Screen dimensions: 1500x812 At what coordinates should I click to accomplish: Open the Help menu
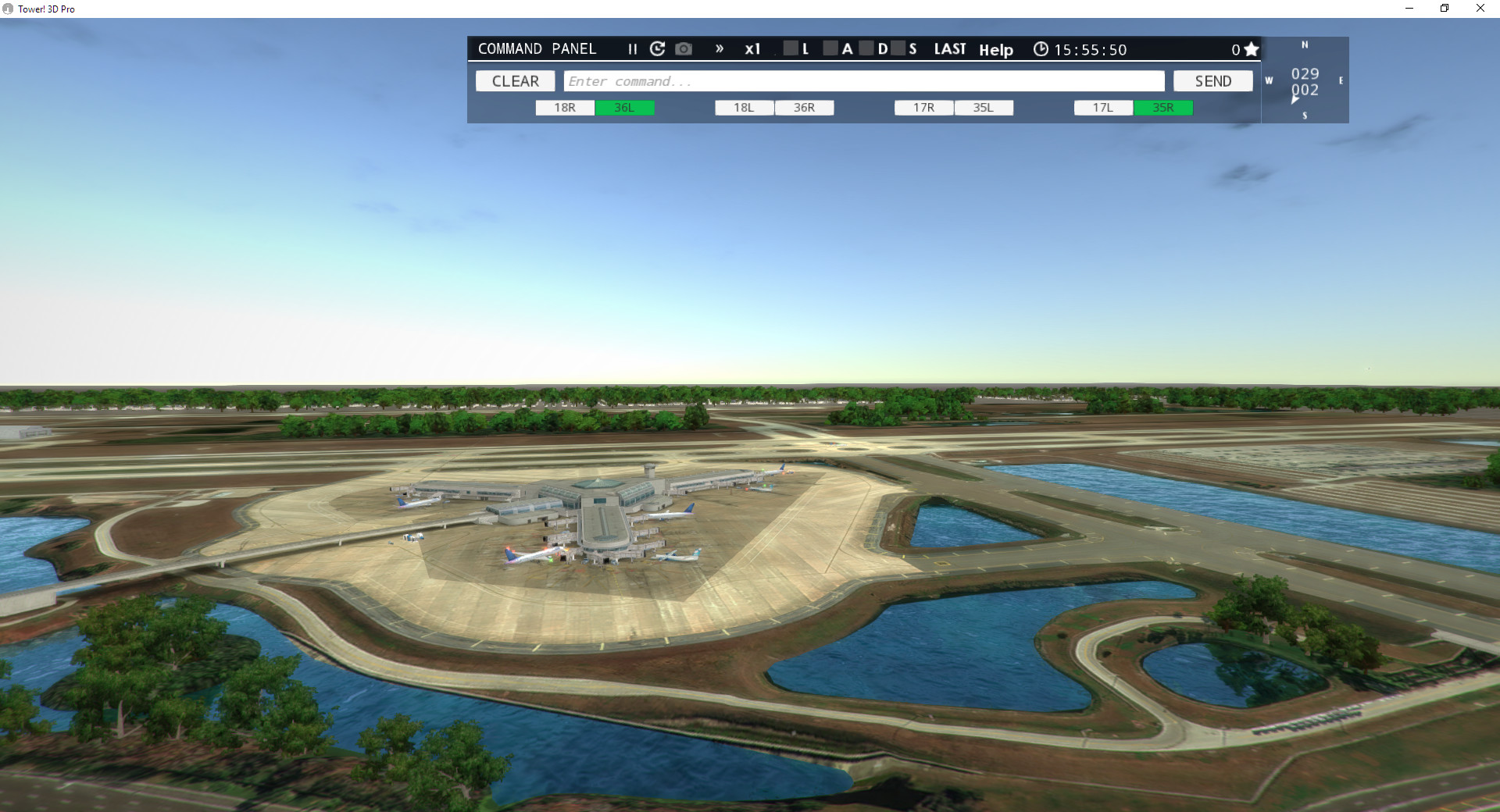click(996, 50)
